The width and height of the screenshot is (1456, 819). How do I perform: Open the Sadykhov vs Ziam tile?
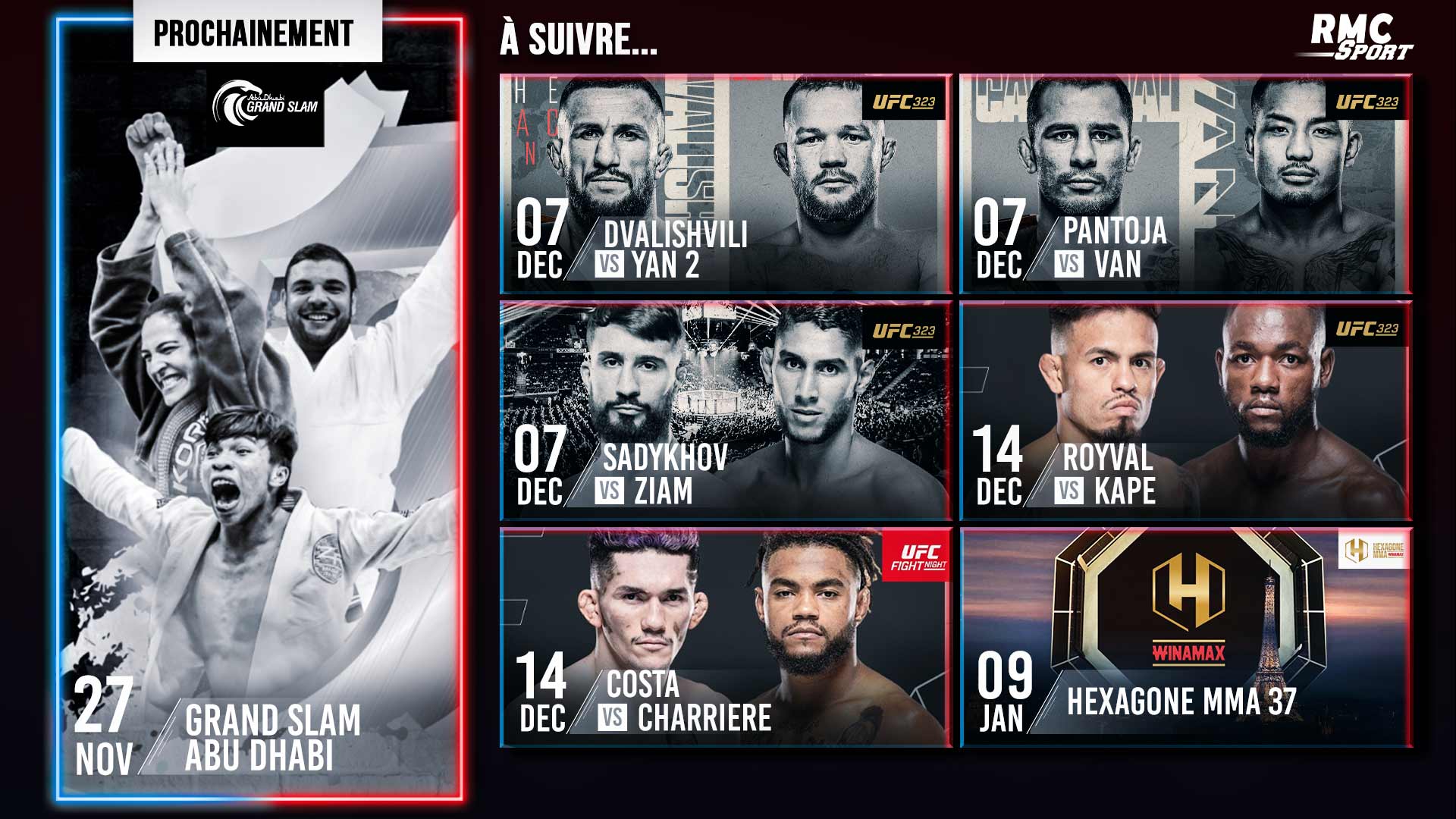tap(726, 411)
